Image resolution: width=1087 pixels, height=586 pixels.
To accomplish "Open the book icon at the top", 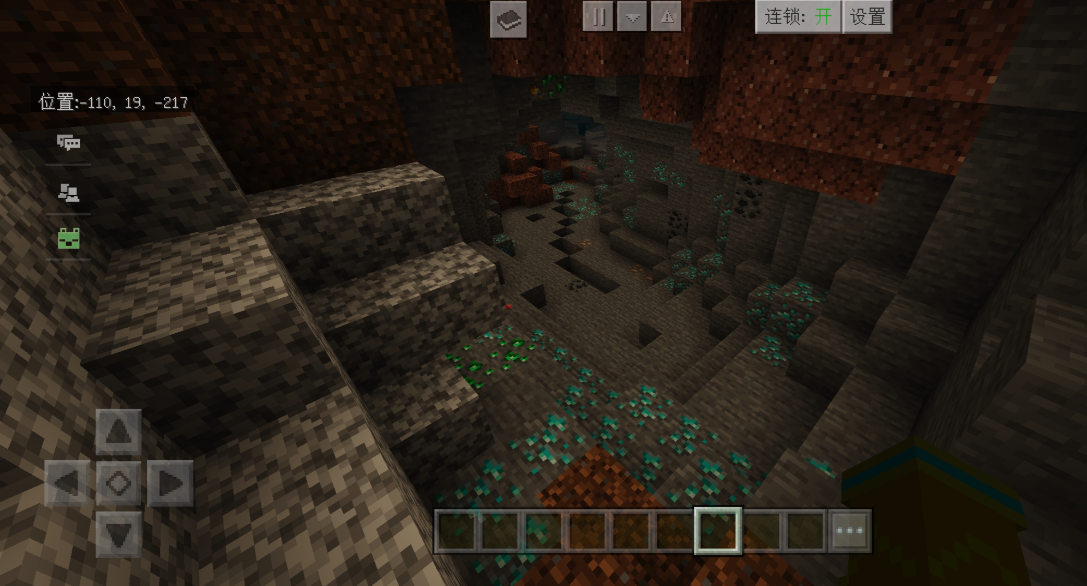I will tap(508, 19).
